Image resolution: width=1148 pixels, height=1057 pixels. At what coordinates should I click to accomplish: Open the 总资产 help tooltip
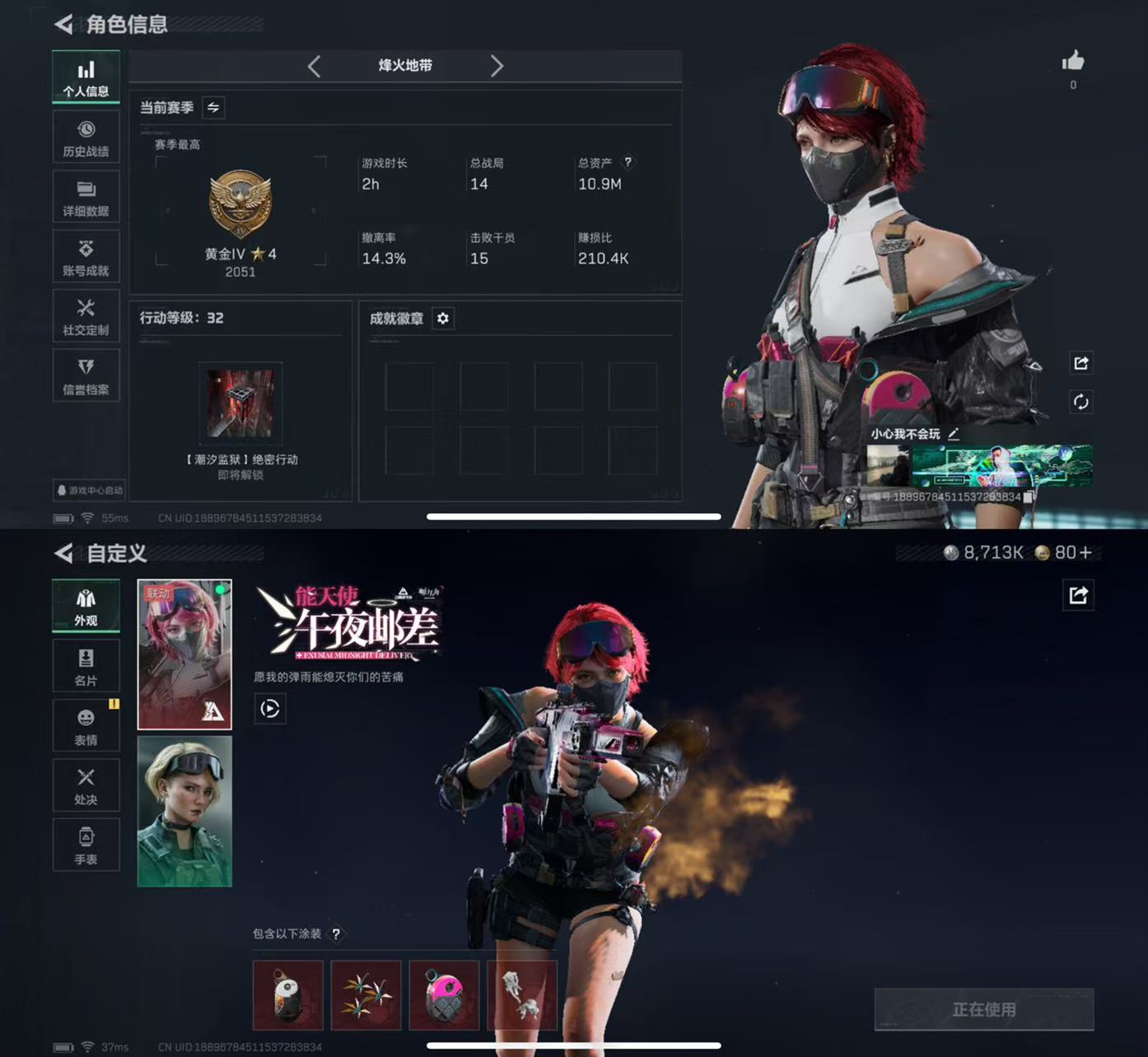[x=630, y=162]
